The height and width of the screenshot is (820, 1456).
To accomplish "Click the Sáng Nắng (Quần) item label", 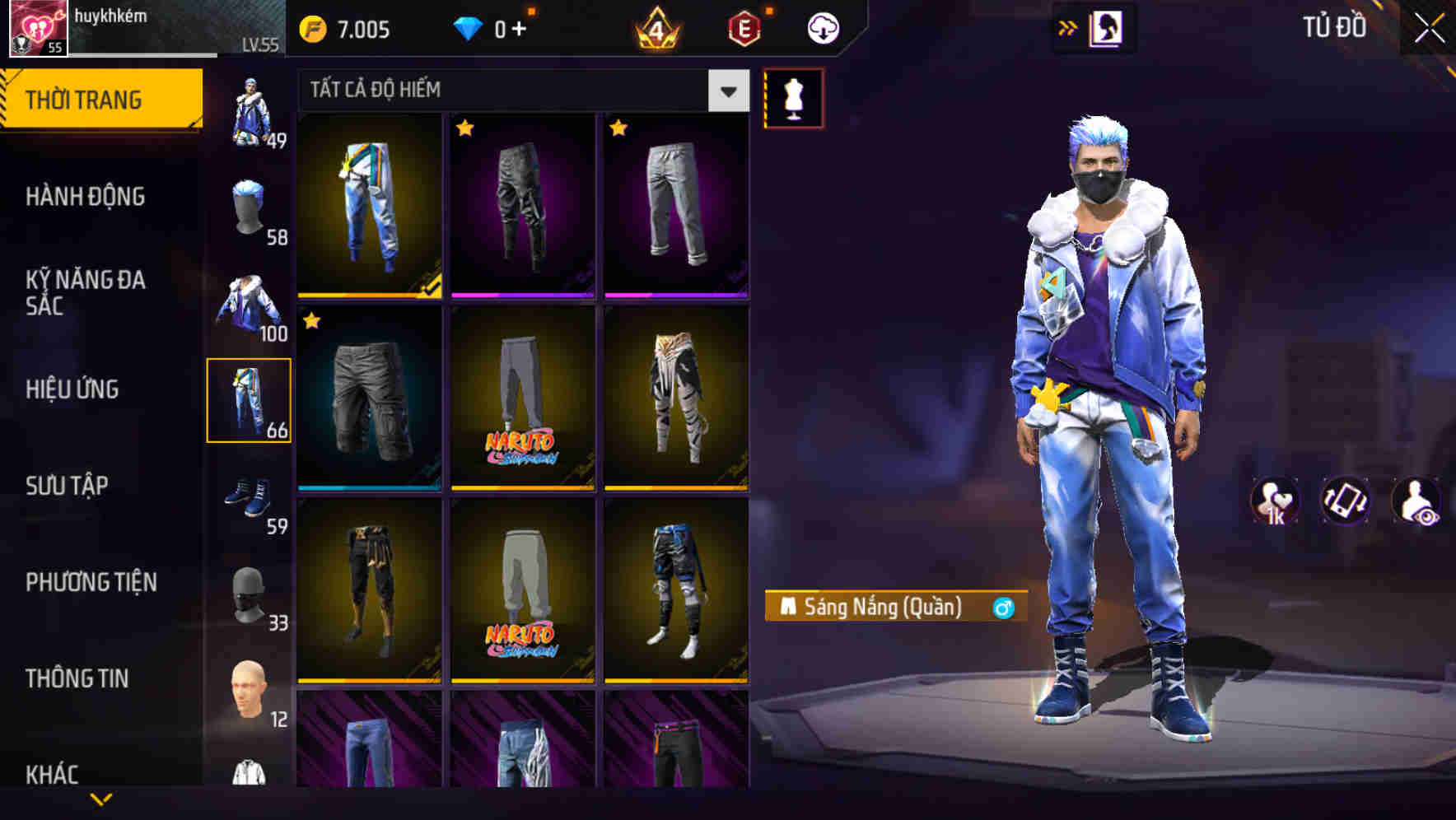I will point(894,607).
